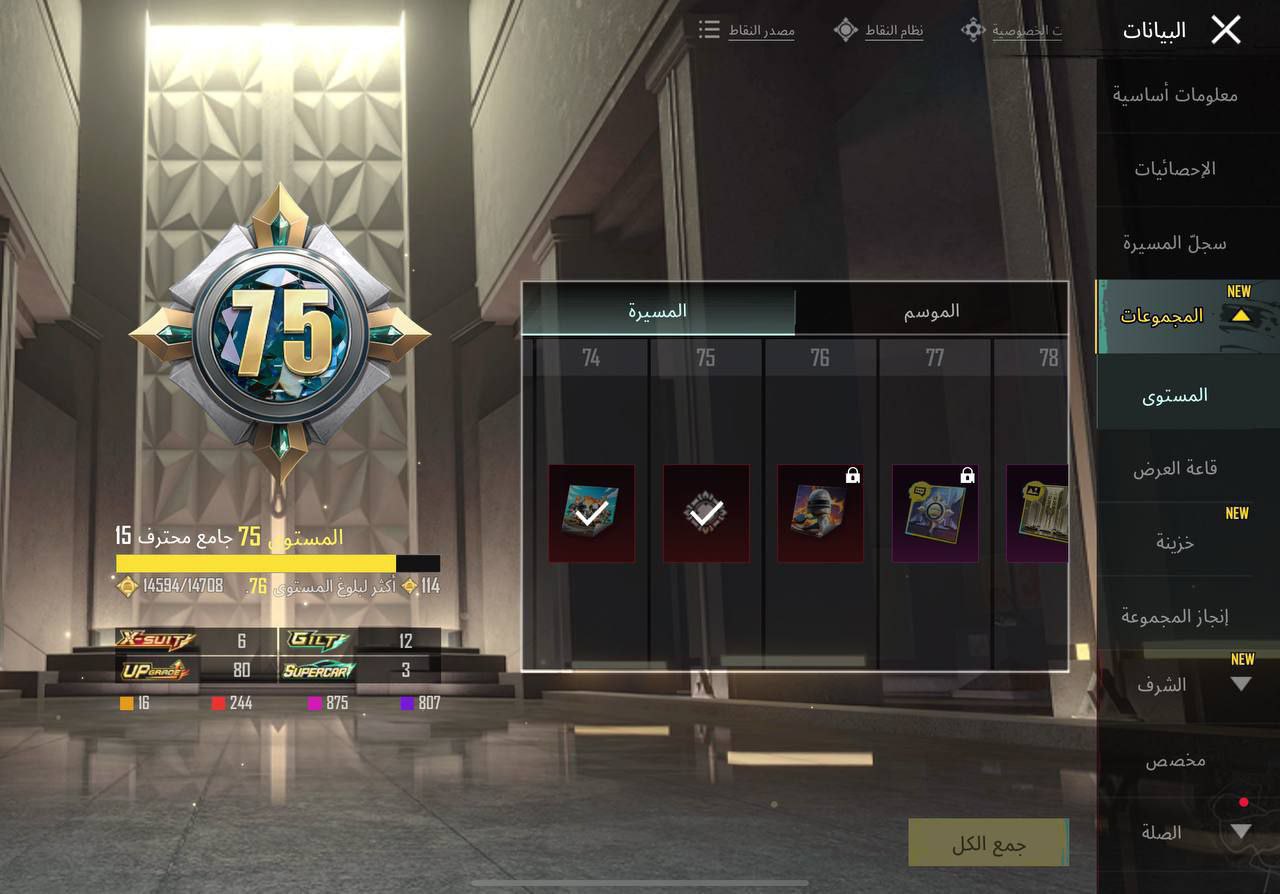Select المستوى submenu entry
This screenshot has width=1280, height=894.
[1175, 395]
